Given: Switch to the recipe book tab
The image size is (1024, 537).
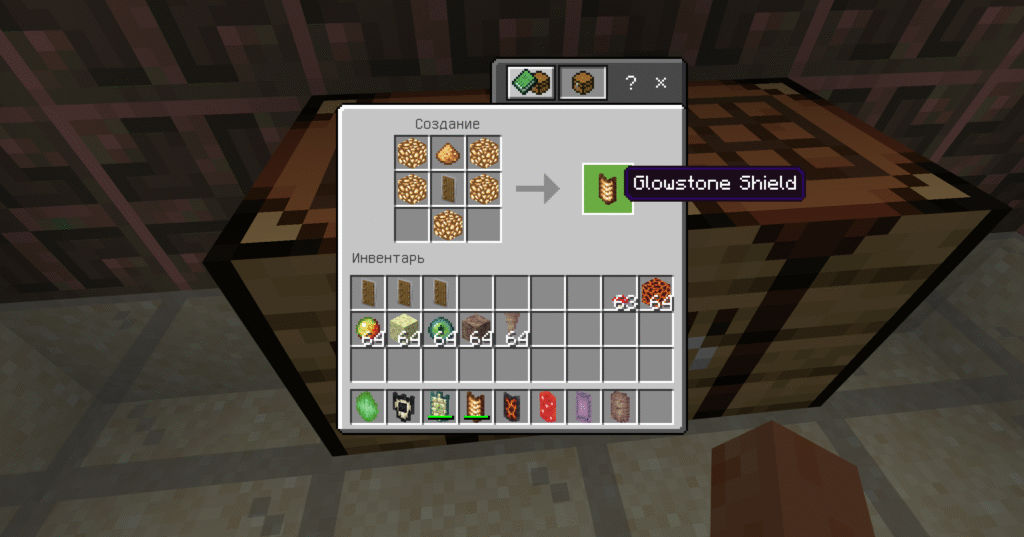Looking at the screenshot, I should click(530, 84).
